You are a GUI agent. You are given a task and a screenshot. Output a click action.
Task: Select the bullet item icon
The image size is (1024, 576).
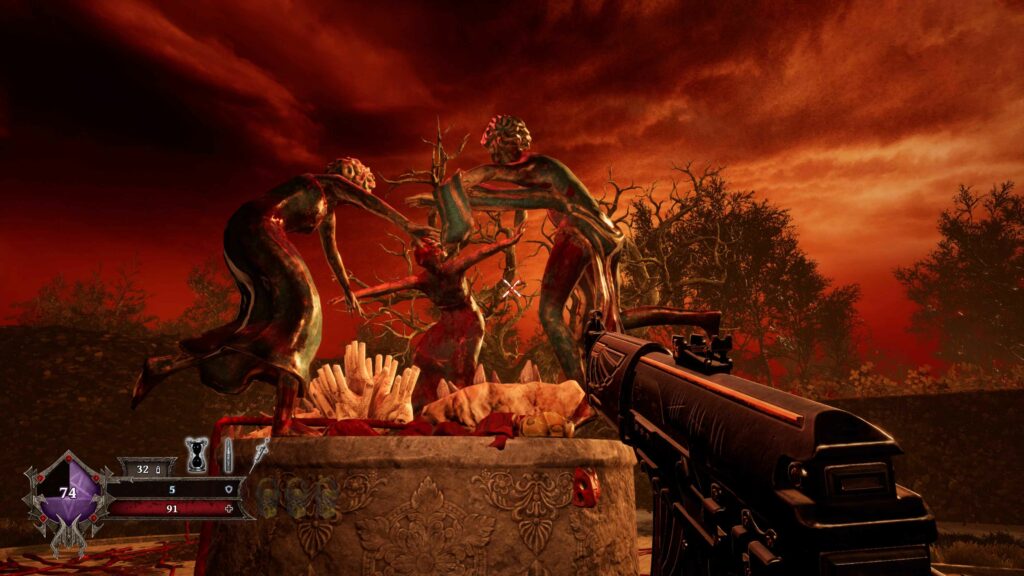228,455
